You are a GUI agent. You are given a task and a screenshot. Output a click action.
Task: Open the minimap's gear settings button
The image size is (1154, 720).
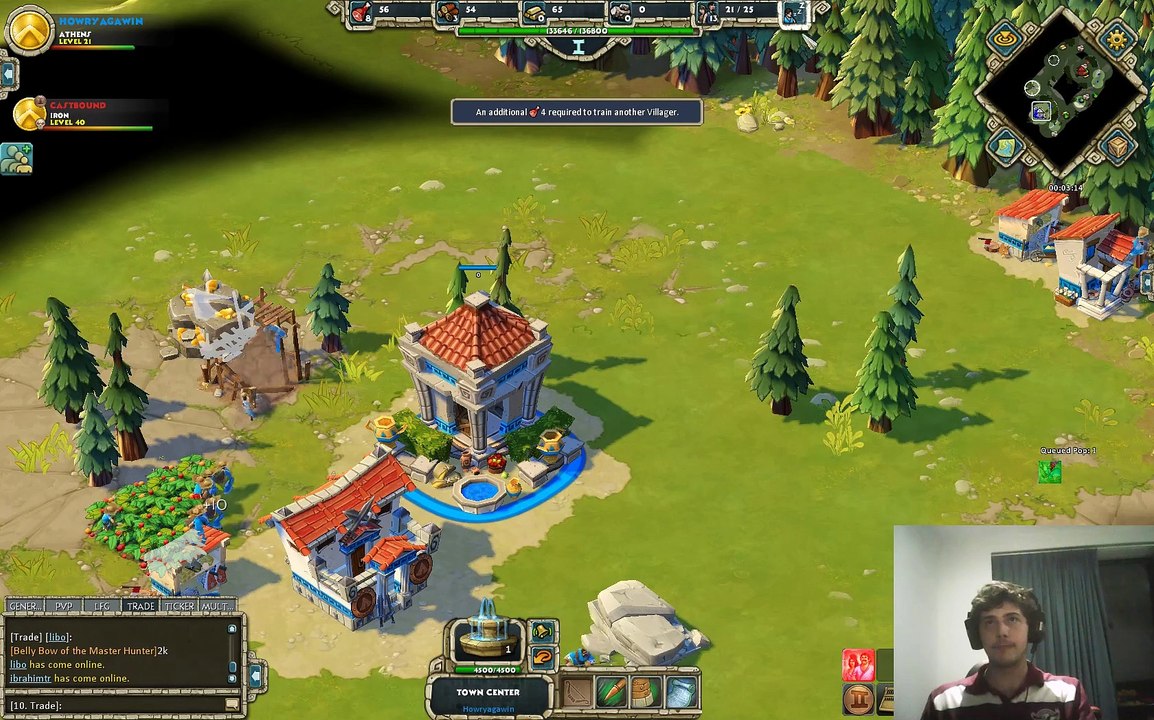[x=1116, y=39]
